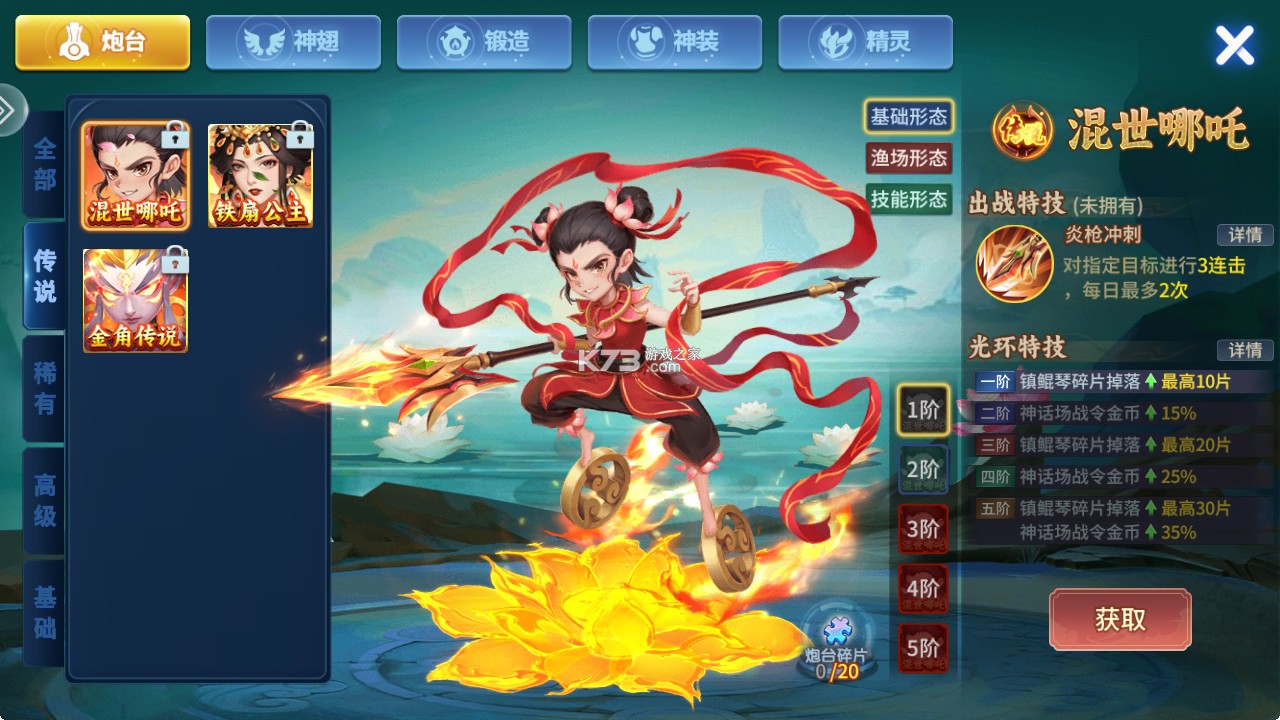The height and width of the screenshot is (720, 1280).
Task: Select the 1阶 stage option
Action: (x=922, y=410)
